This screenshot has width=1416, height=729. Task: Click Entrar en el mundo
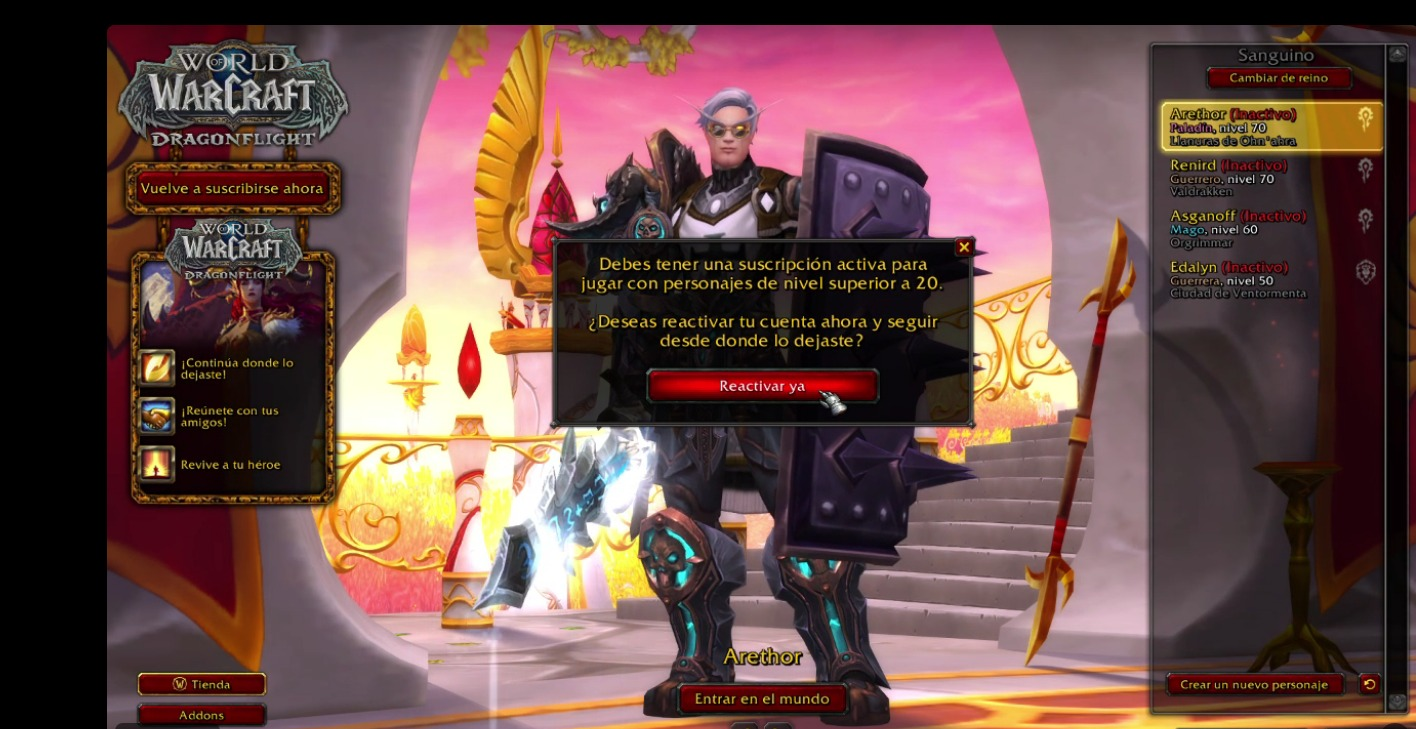[x=762, y=699]
